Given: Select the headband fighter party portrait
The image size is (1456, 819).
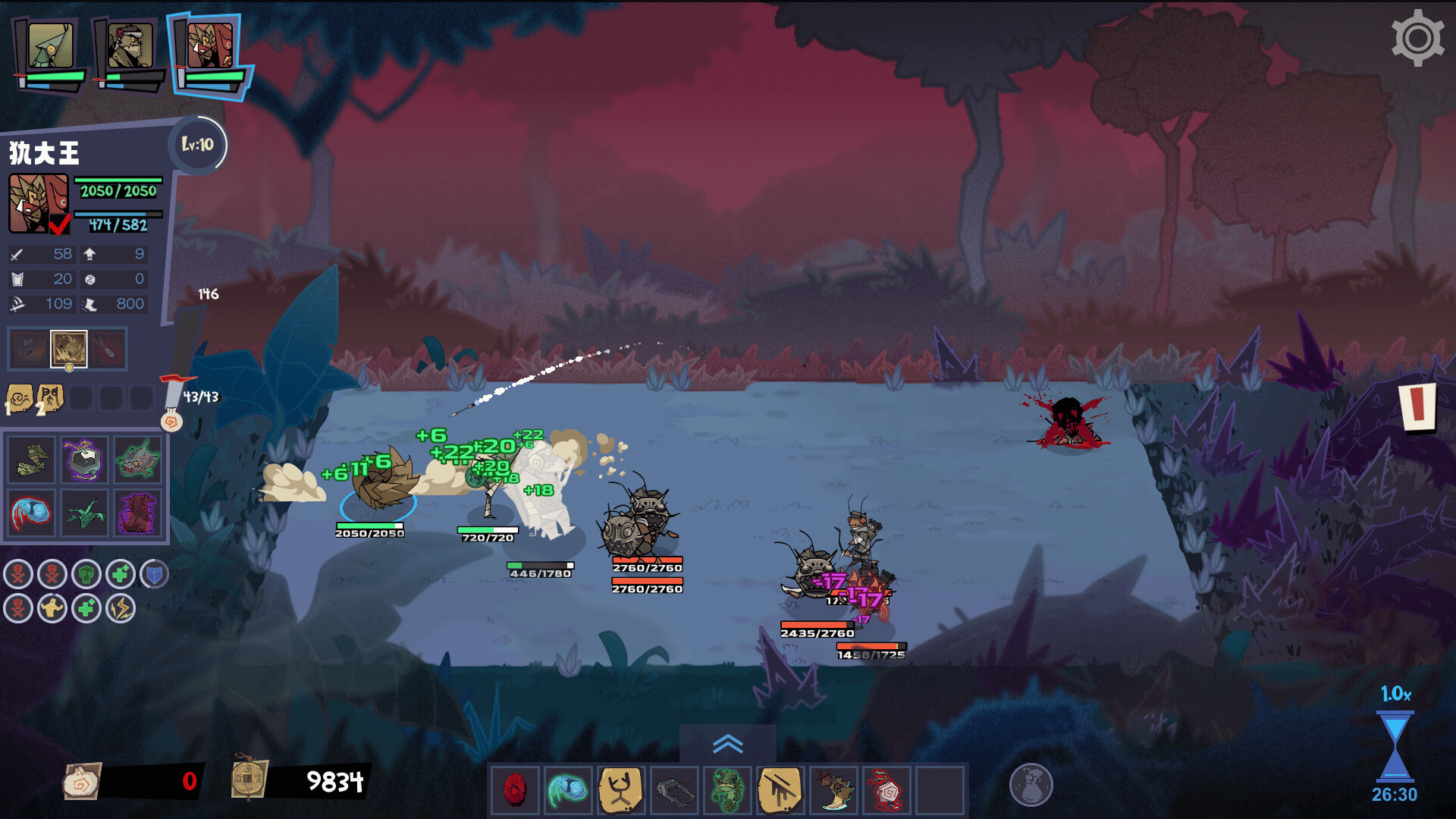Looking at the screenshot, I should click(x=130, y=47).
